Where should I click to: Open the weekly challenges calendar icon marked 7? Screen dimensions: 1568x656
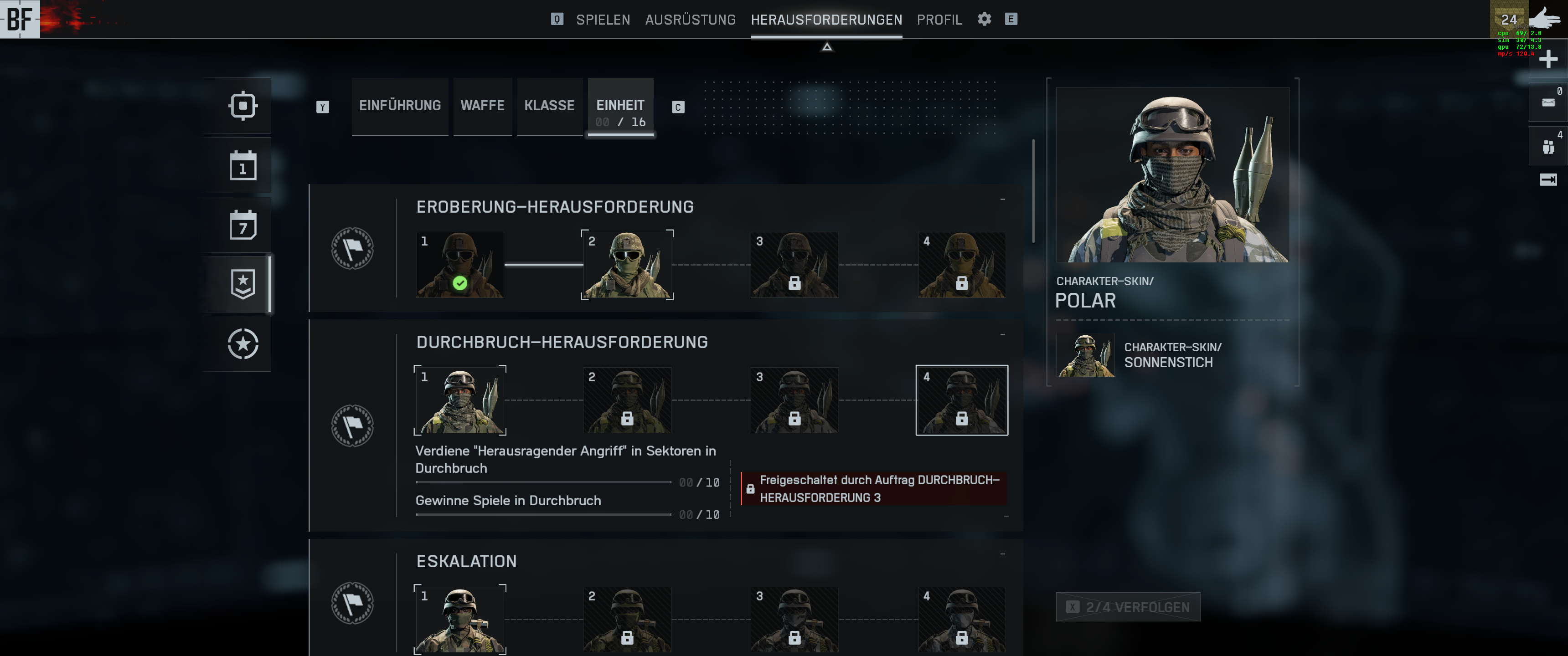click(x=243, y=225)
